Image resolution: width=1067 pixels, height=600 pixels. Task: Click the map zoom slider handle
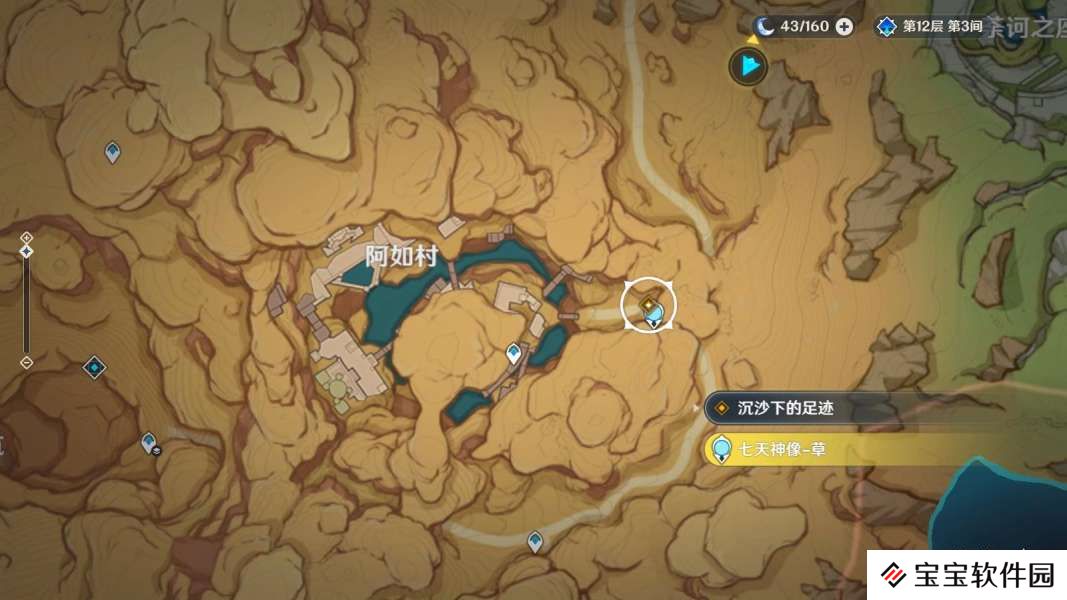[27, 251]
